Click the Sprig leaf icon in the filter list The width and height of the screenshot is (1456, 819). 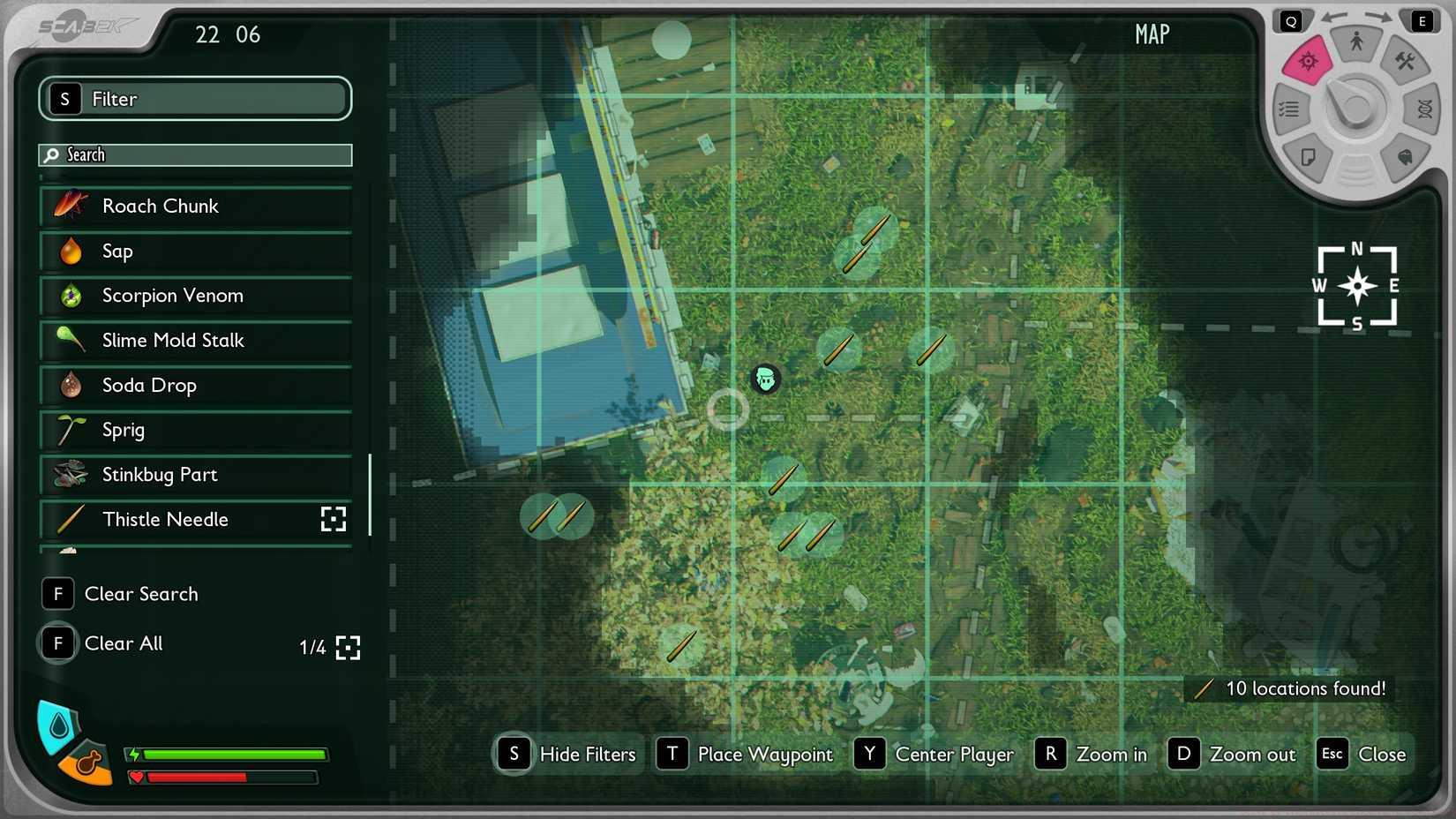pos(70,430)
